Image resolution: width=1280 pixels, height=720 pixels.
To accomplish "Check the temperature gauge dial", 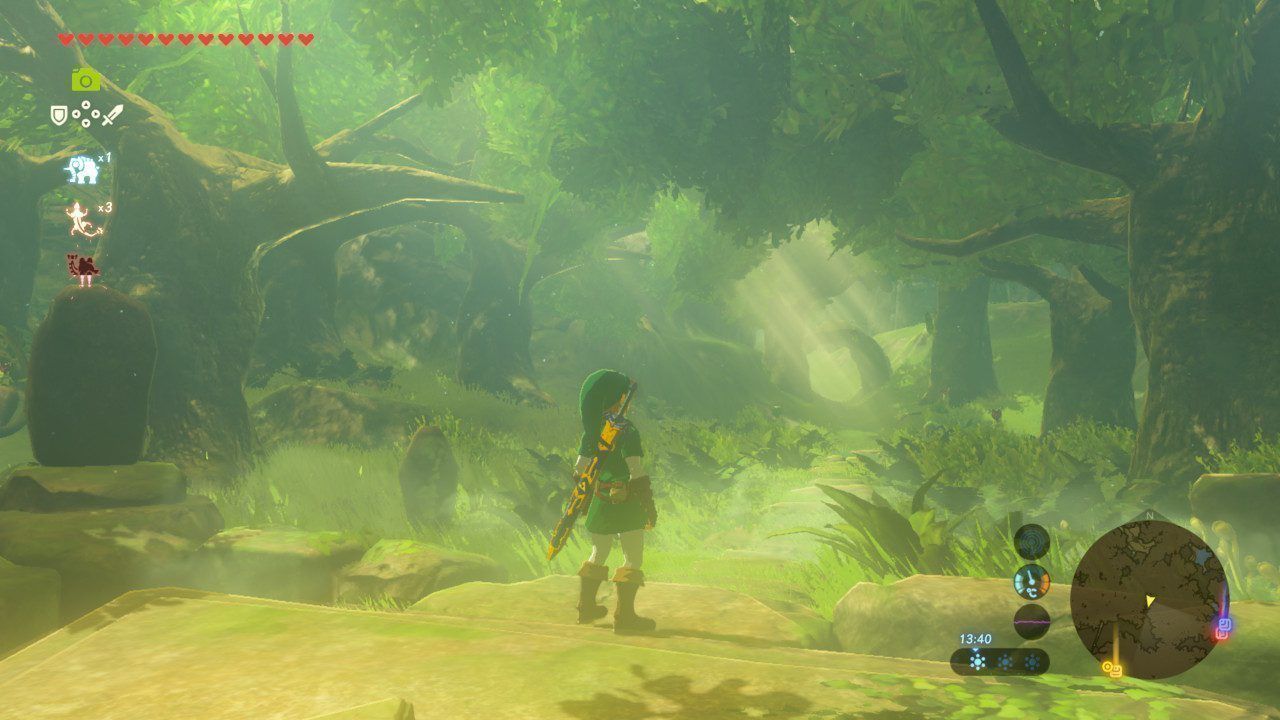I will [1031, 581].
